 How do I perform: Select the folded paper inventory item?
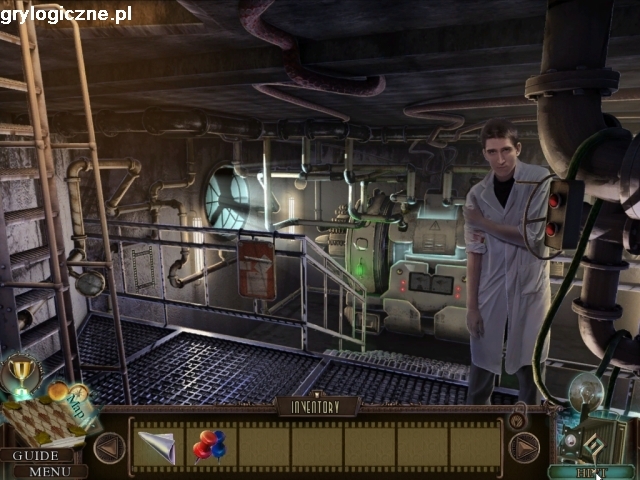pos(157,446)
